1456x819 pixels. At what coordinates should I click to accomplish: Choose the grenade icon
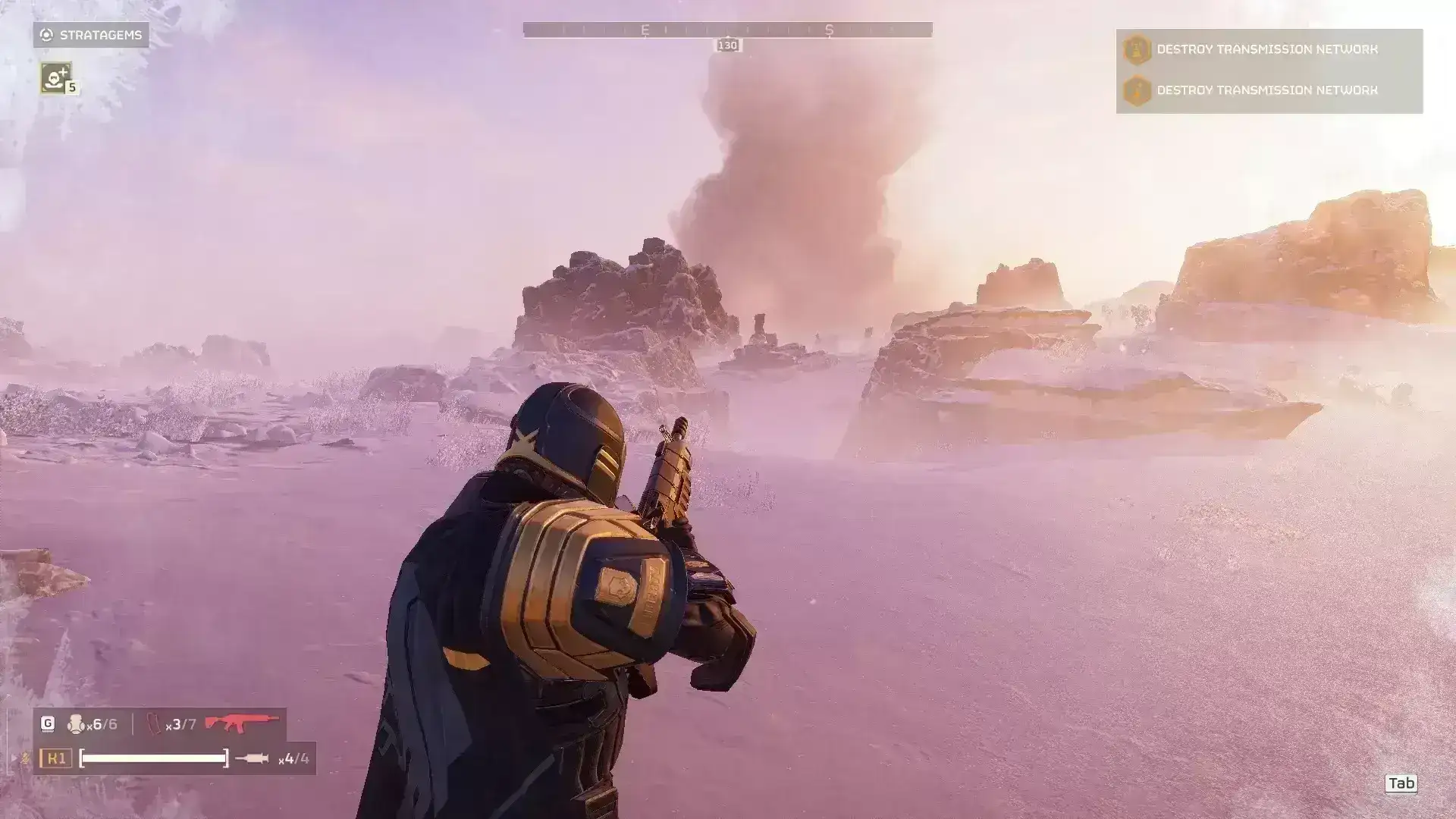pos(76,724)
